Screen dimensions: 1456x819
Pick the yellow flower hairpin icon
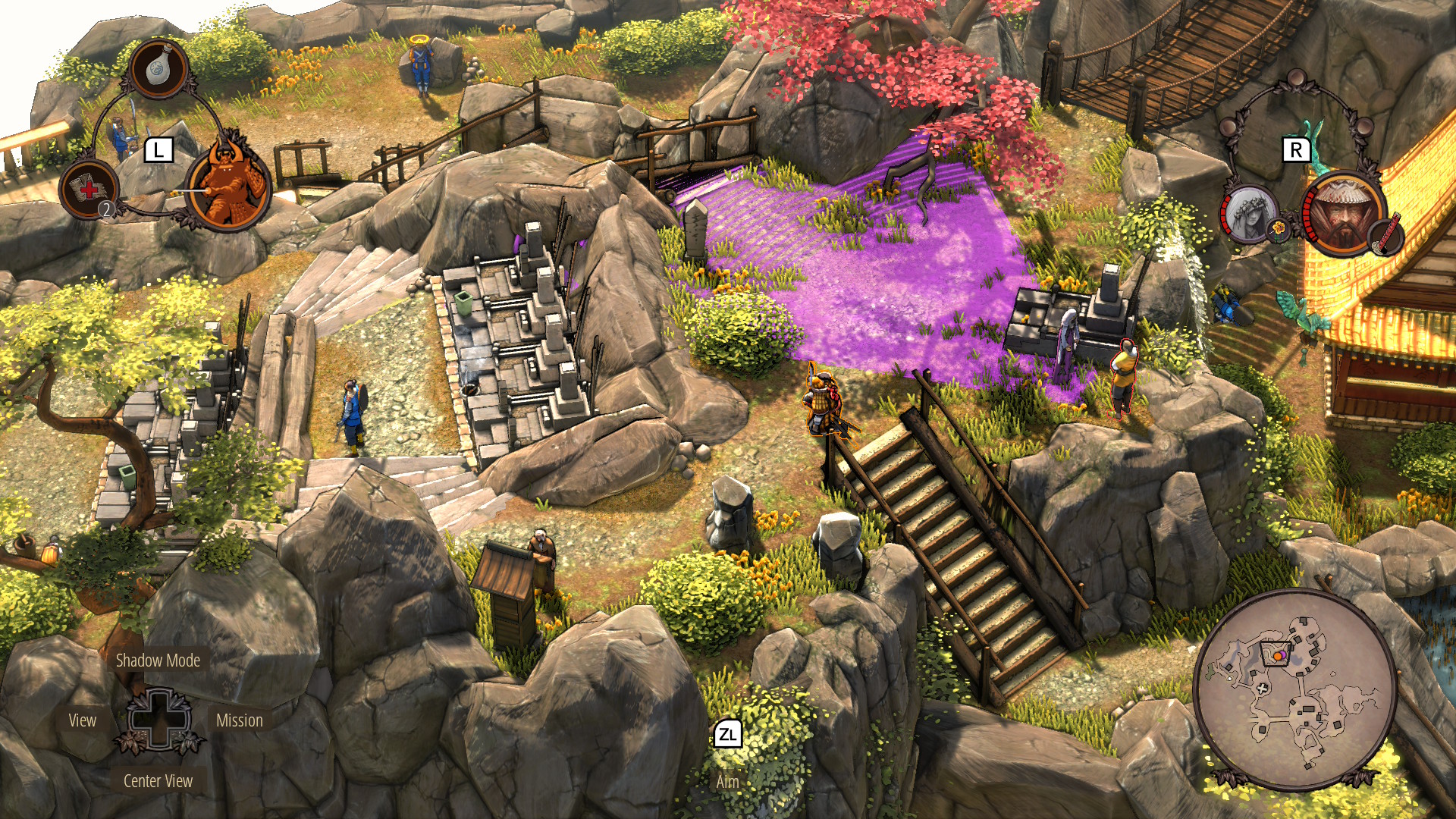[1279, 227]
